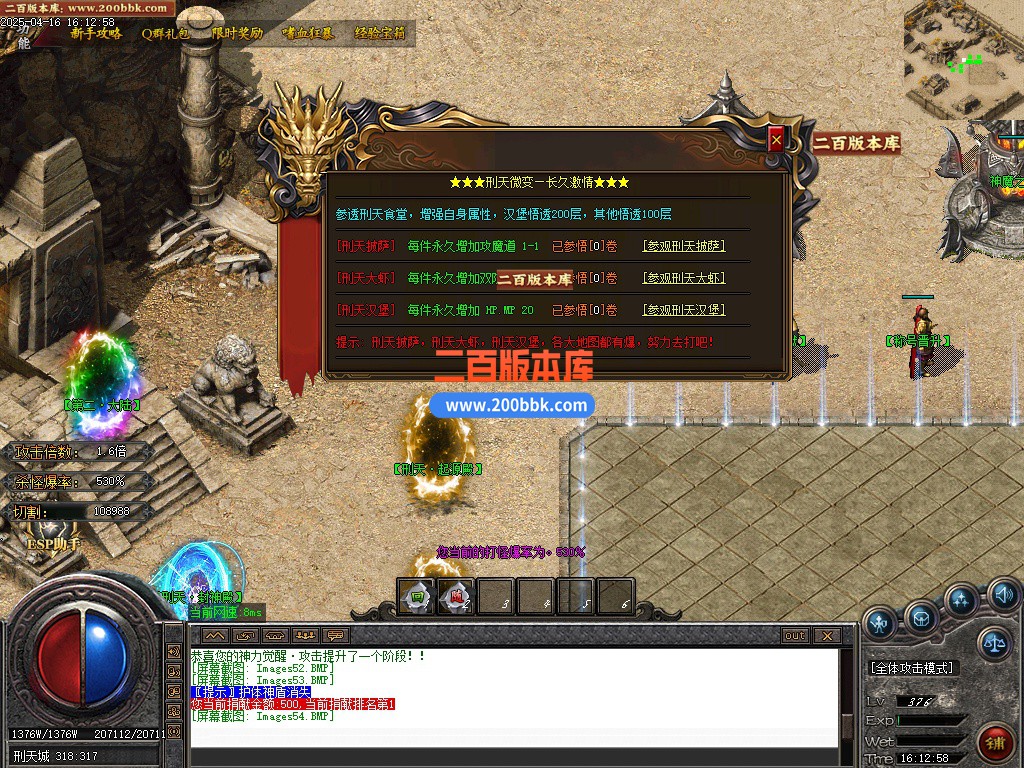The height and width of the screenshot is (768, 1024).
Task: Click the 参观刑天披萨 link
Action: click(683, 246)
